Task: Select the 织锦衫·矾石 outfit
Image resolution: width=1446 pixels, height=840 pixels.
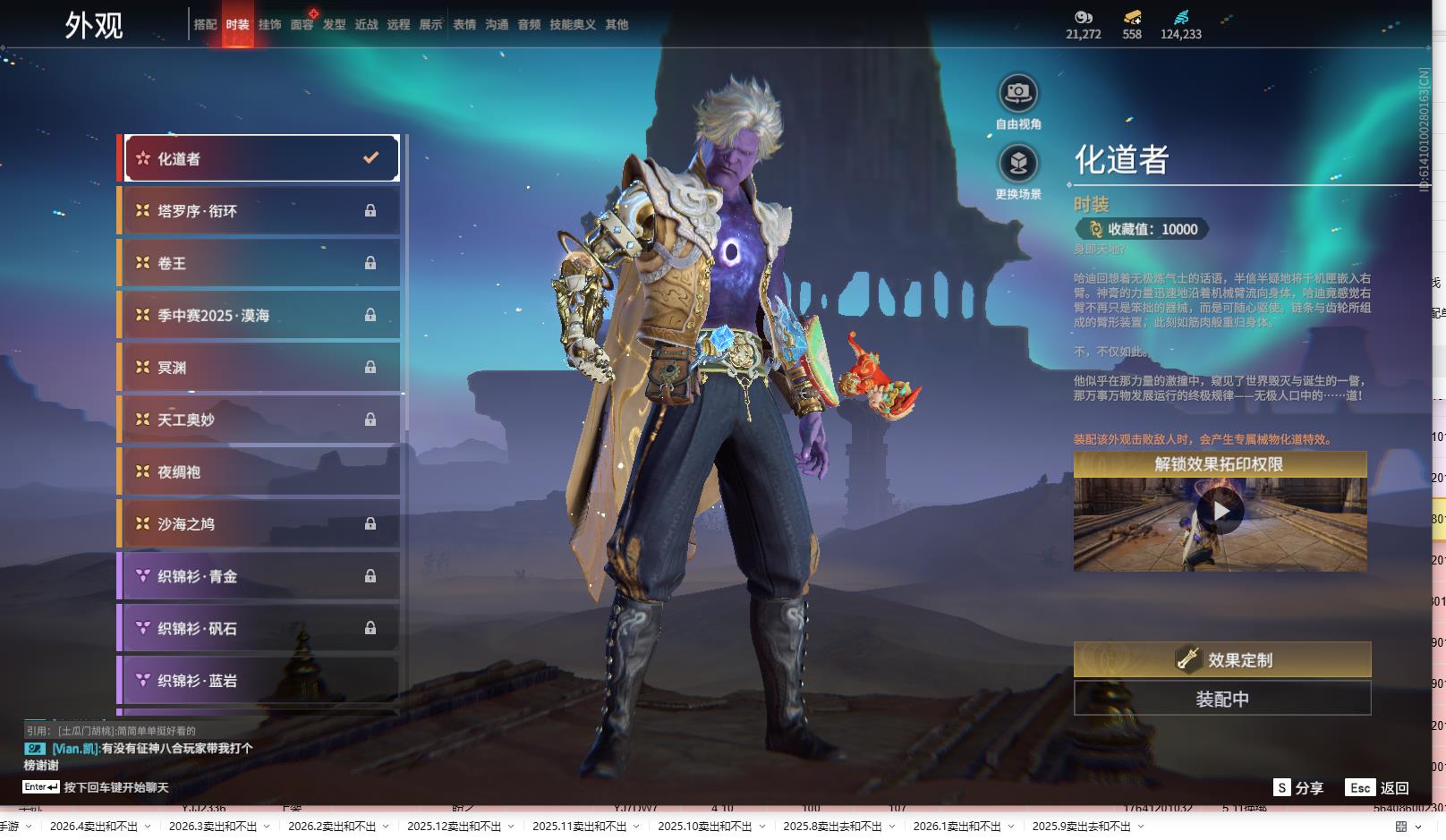Action: (259, 628)
